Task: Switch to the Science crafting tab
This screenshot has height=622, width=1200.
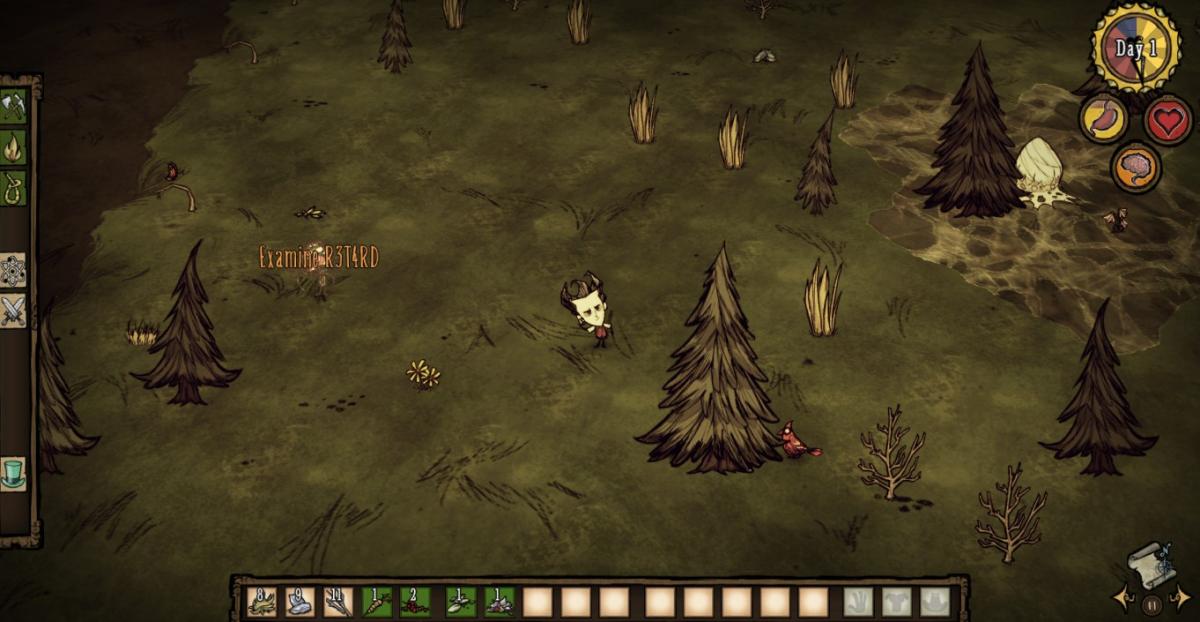Action: (14, 269)
